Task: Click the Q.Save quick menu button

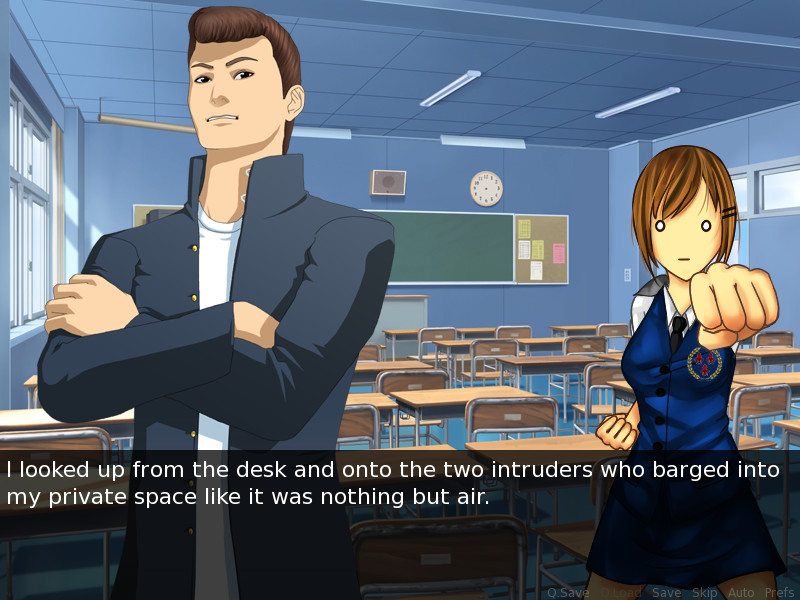Action: (x=568, y=593)
